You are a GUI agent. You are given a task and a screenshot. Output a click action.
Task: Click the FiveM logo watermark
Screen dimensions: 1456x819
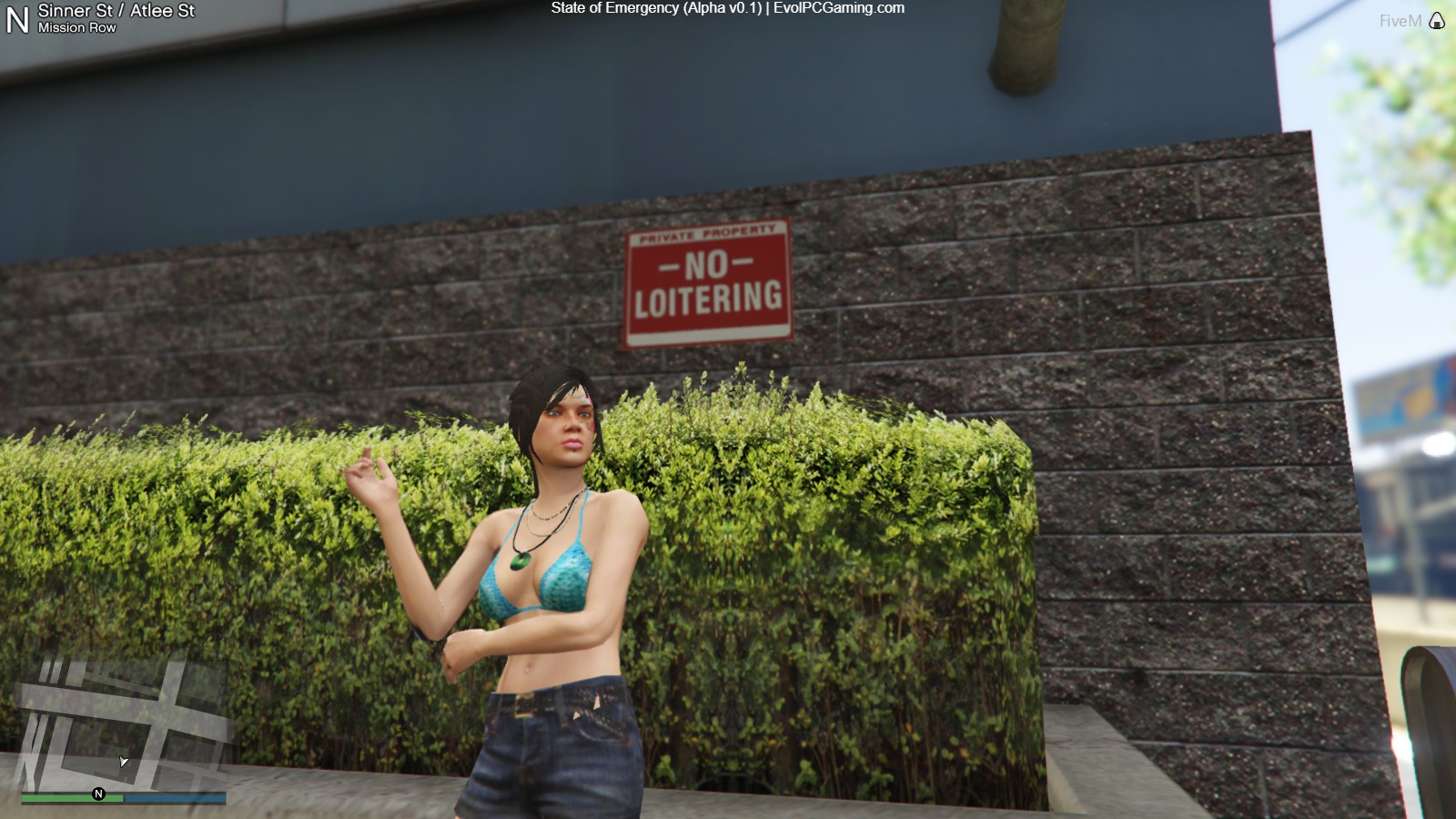1410,21
